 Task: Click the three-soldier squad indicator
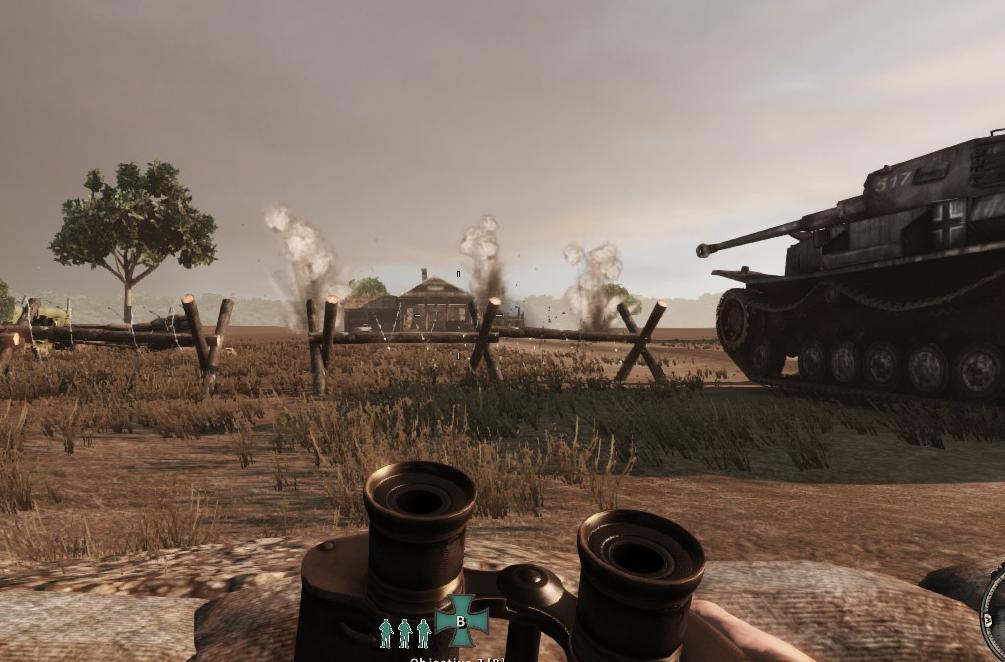[404, 633]
